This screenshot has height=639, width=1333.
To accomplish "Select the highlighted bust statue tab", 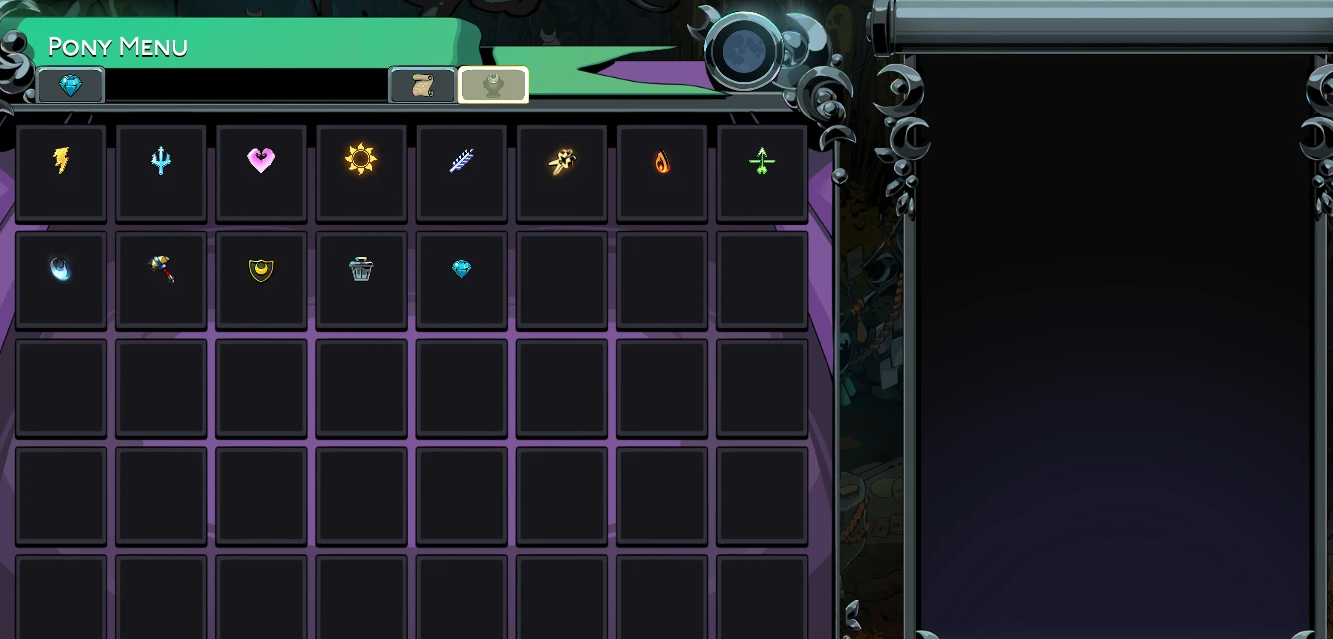I will pos(493,86).
